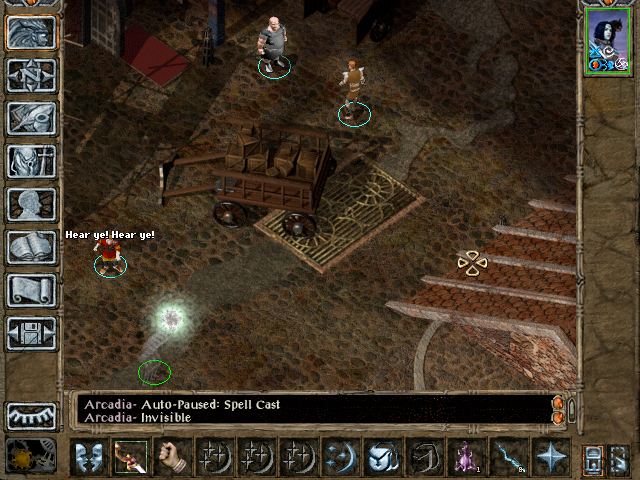Screen dimensions: 640x480
Task: Click the message log scroll gem
Action: point(558,404)
